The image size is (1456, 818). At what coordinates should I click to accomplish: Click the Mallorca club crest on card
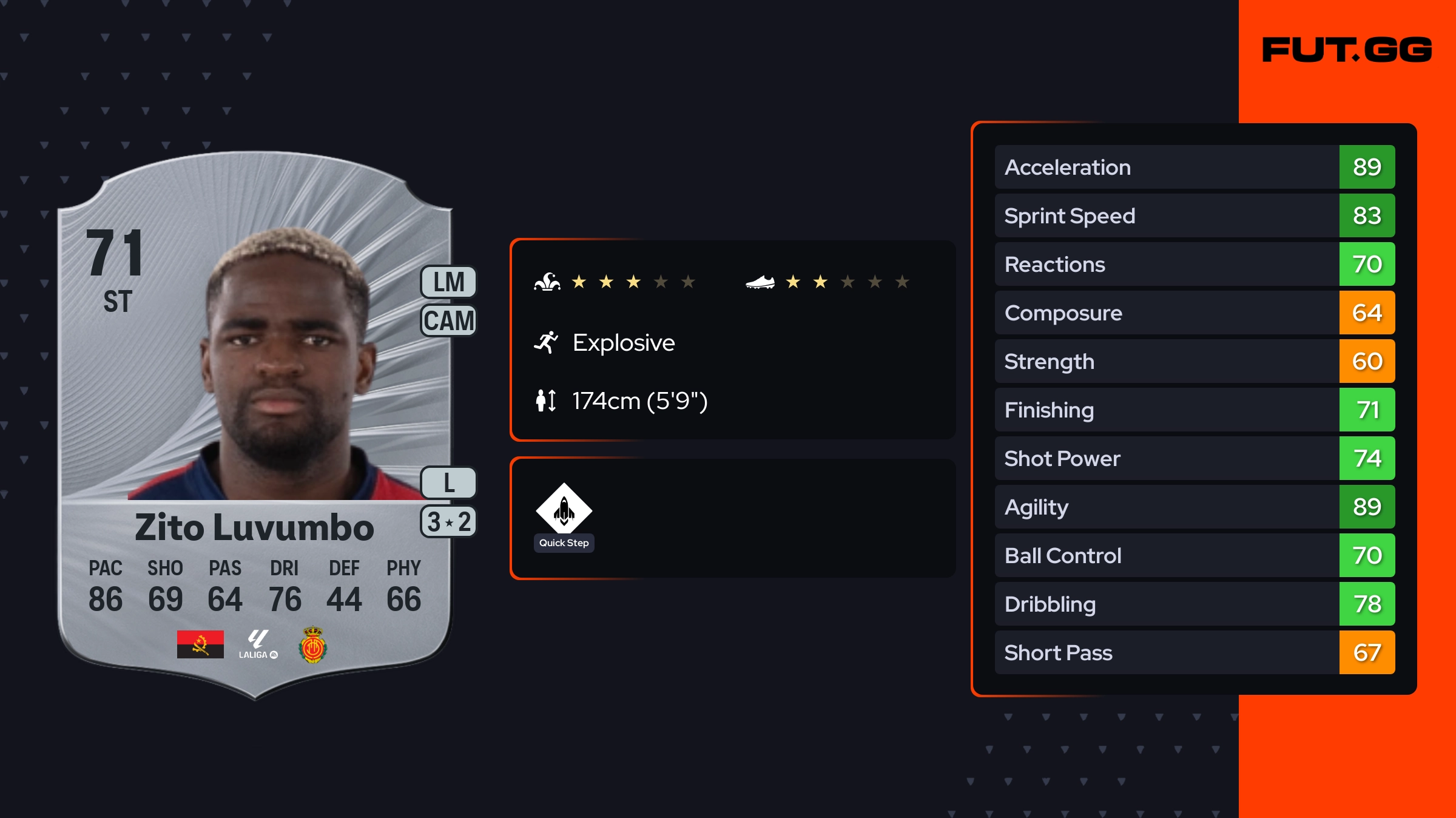coord(313,644)
